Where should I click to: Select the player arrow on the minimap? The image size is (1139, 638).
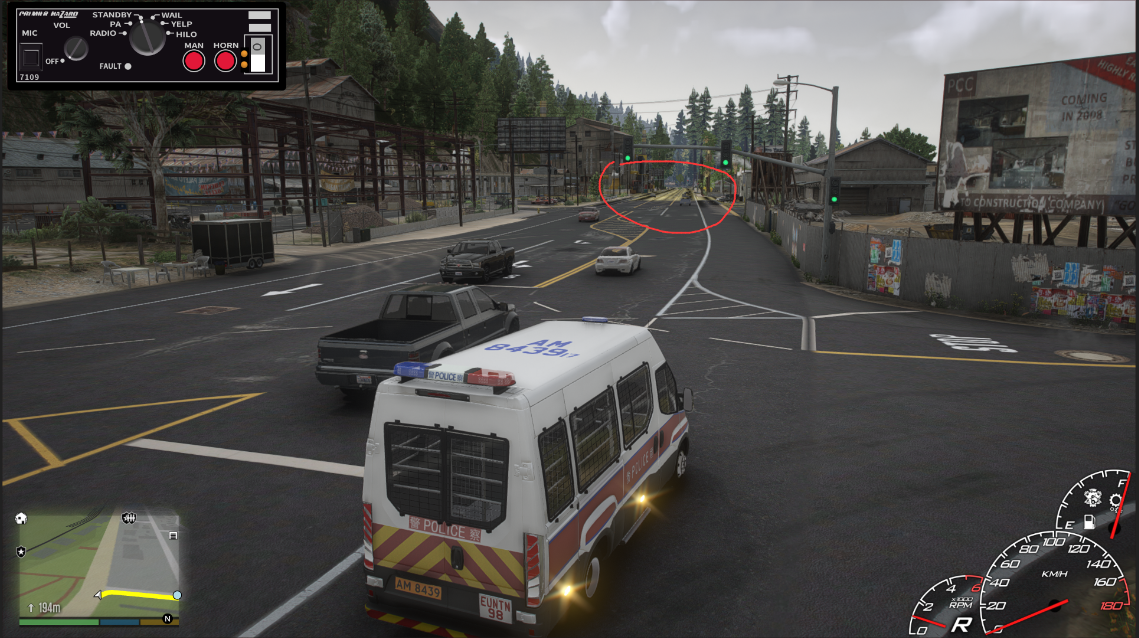pos(98,594)
